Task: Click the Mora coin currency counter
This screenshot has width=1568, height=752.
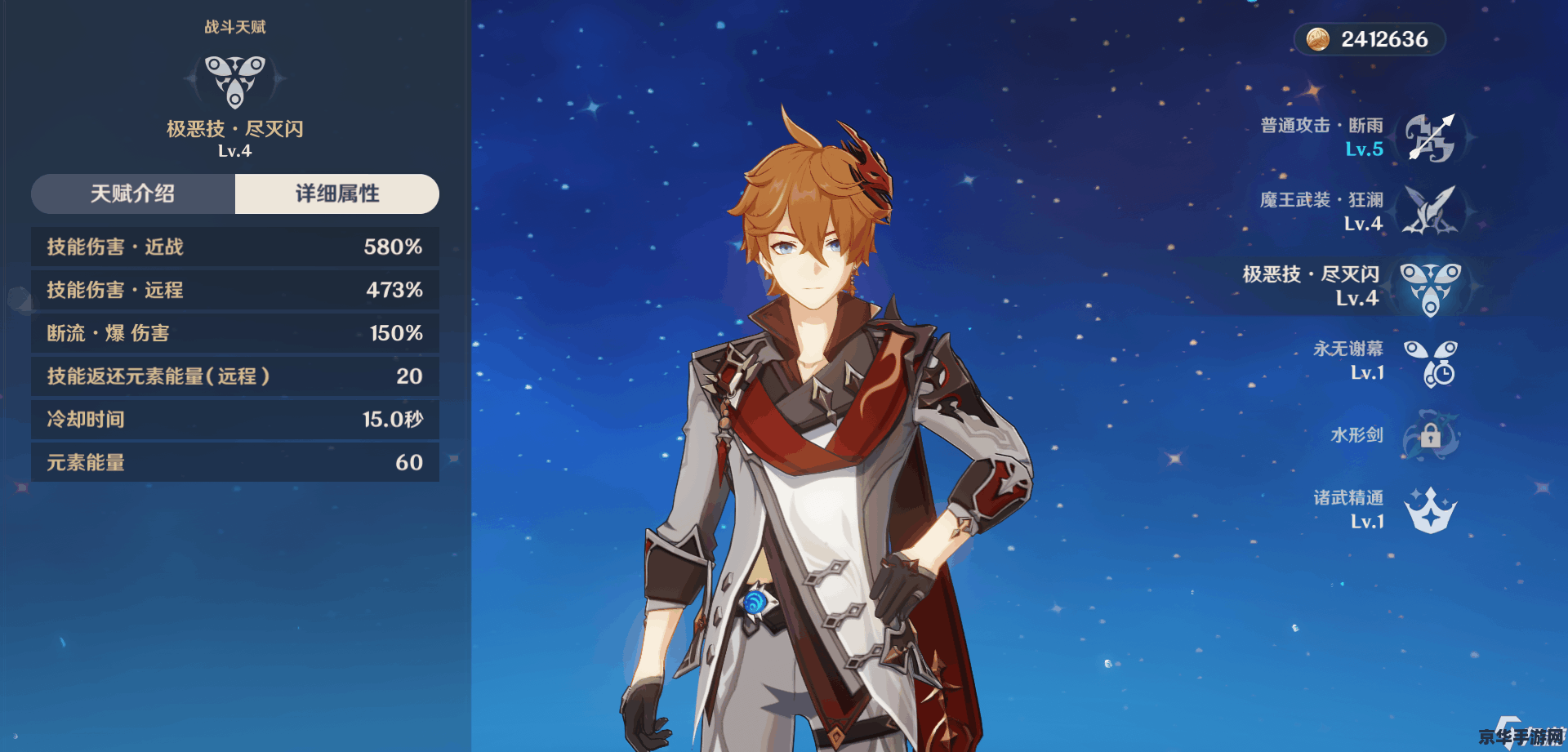Action: click(x=1370, y=39)
